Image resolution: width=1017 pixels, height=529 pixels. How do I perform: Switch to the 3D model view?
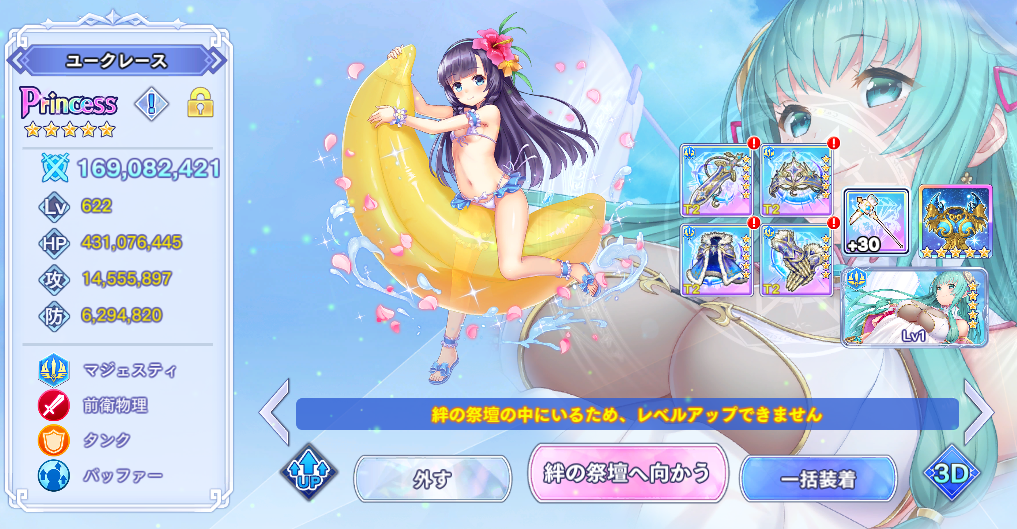click(953, 470)
